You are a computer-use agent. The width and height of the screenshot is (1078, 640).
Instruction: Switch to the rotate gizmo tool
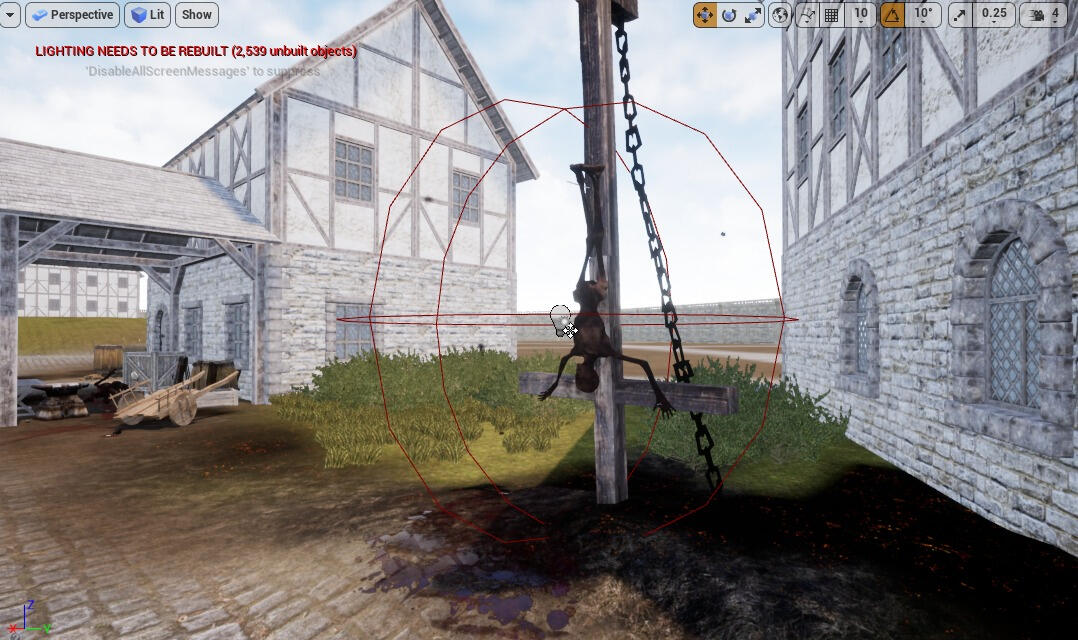pos(729,15)
